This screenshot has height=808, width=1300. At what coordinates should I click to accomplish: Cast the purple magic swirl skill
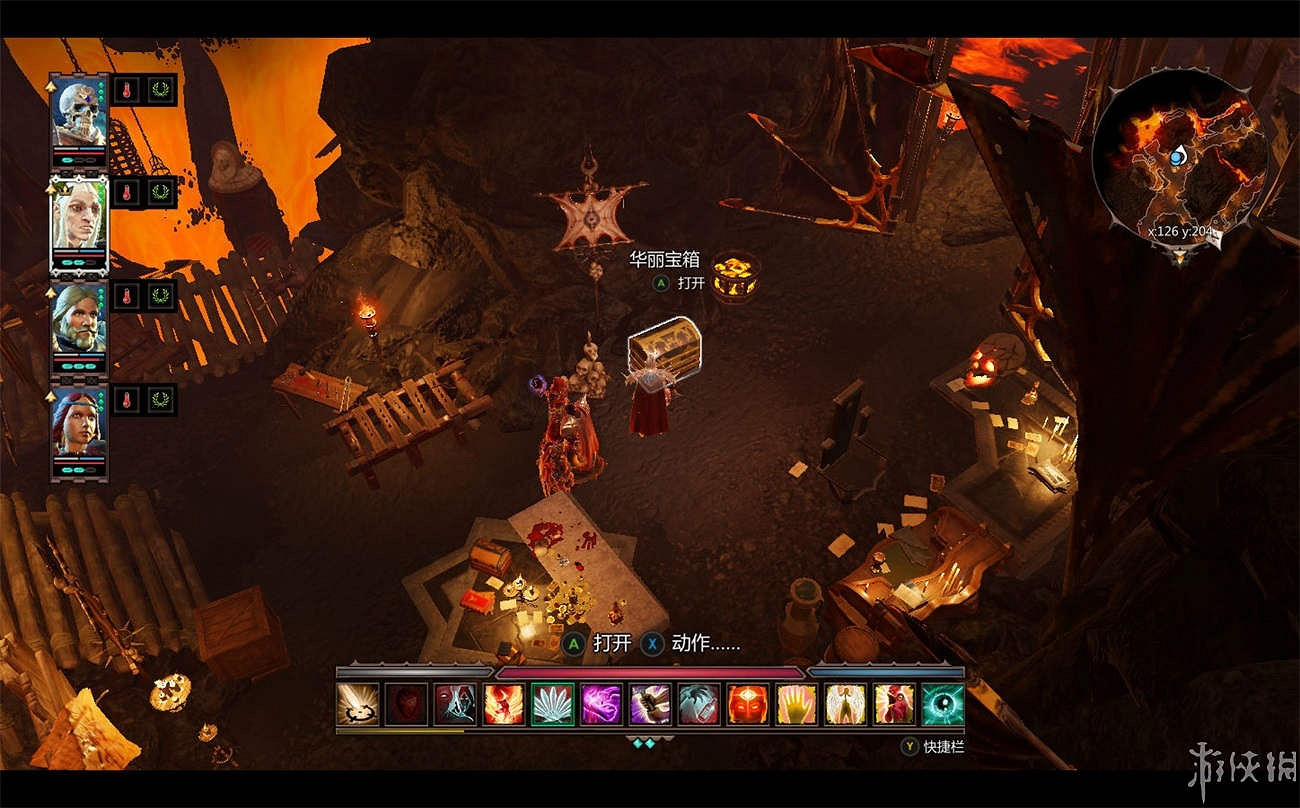tap(602, 704)
